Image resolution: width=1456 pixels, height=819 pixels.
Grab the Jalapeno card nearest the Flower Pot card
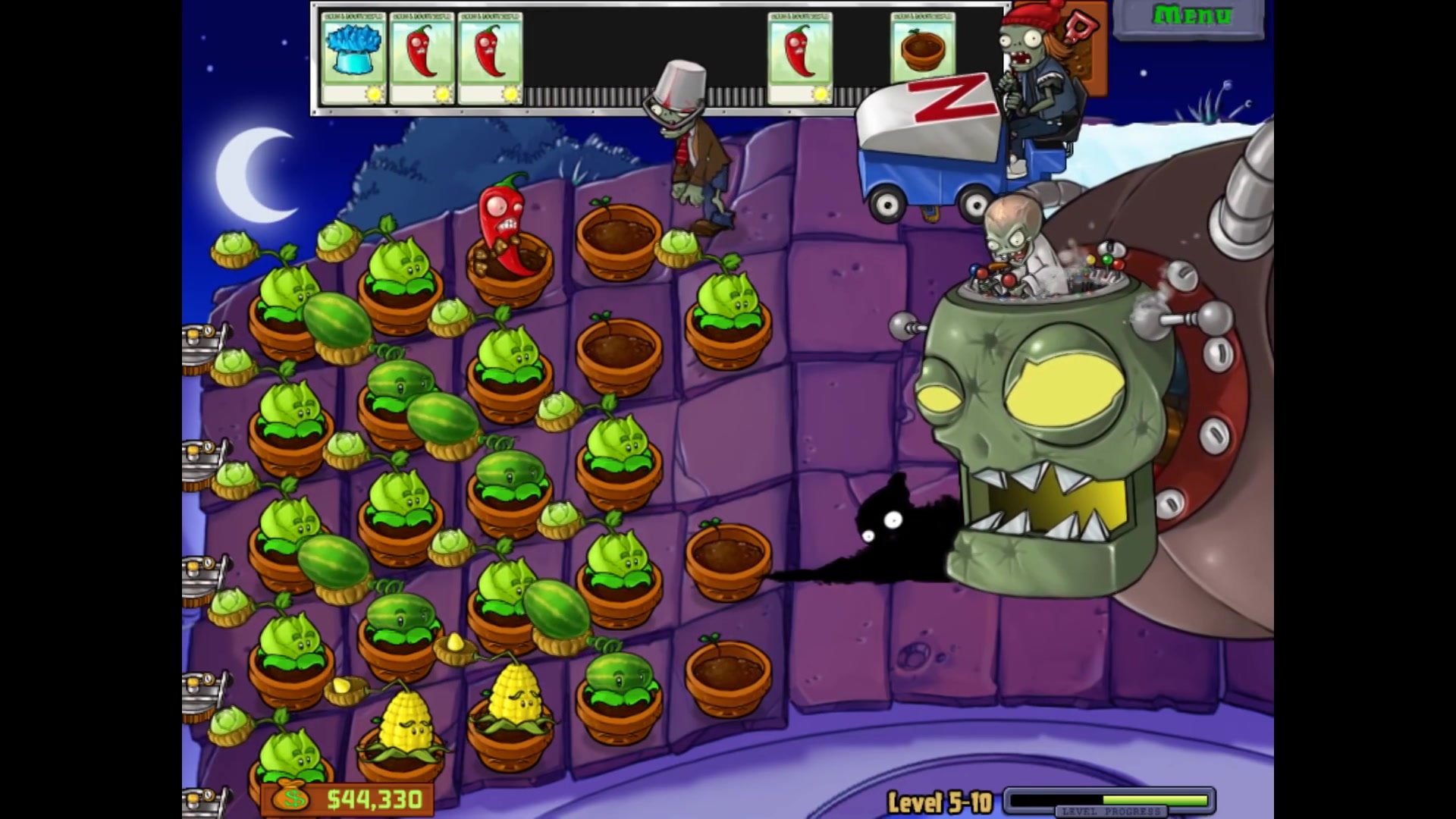pyautogui.click(x=799, y=57)
